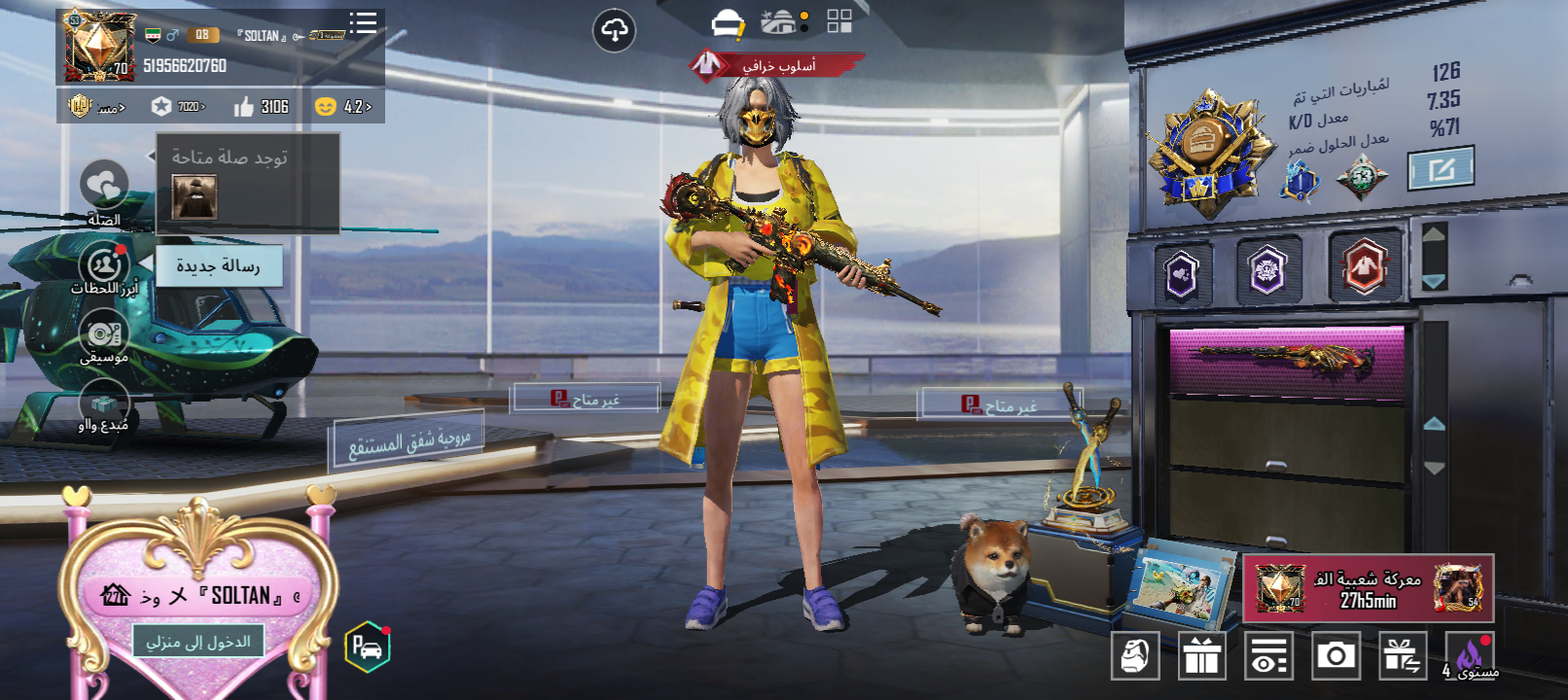
Task: Click 'الدخول إلى منزل' to enter home
Action: pyautogui.click(x=198, y=642)
